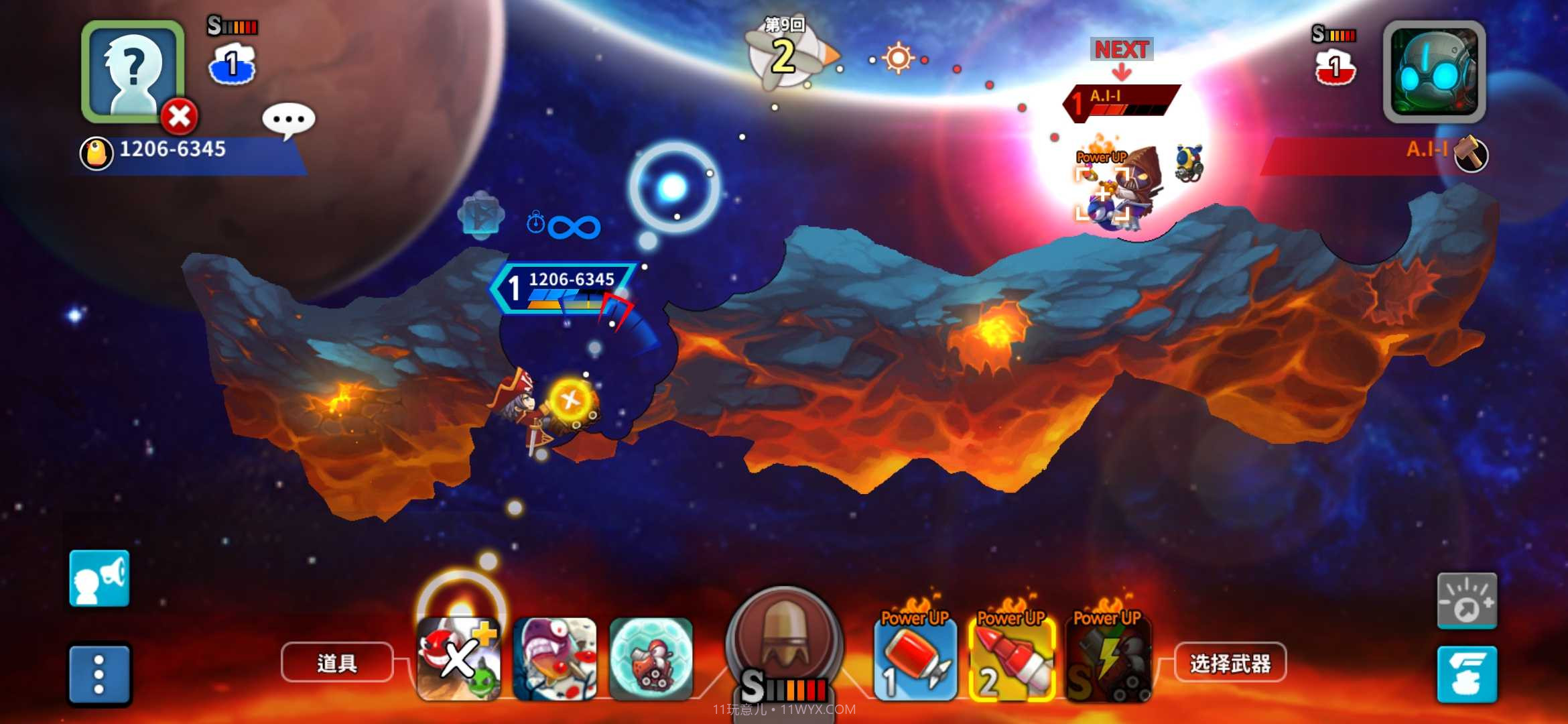Screen dimensions: 1568x724
Task: Tap the central bullet fire button
Action: [783, 637]
